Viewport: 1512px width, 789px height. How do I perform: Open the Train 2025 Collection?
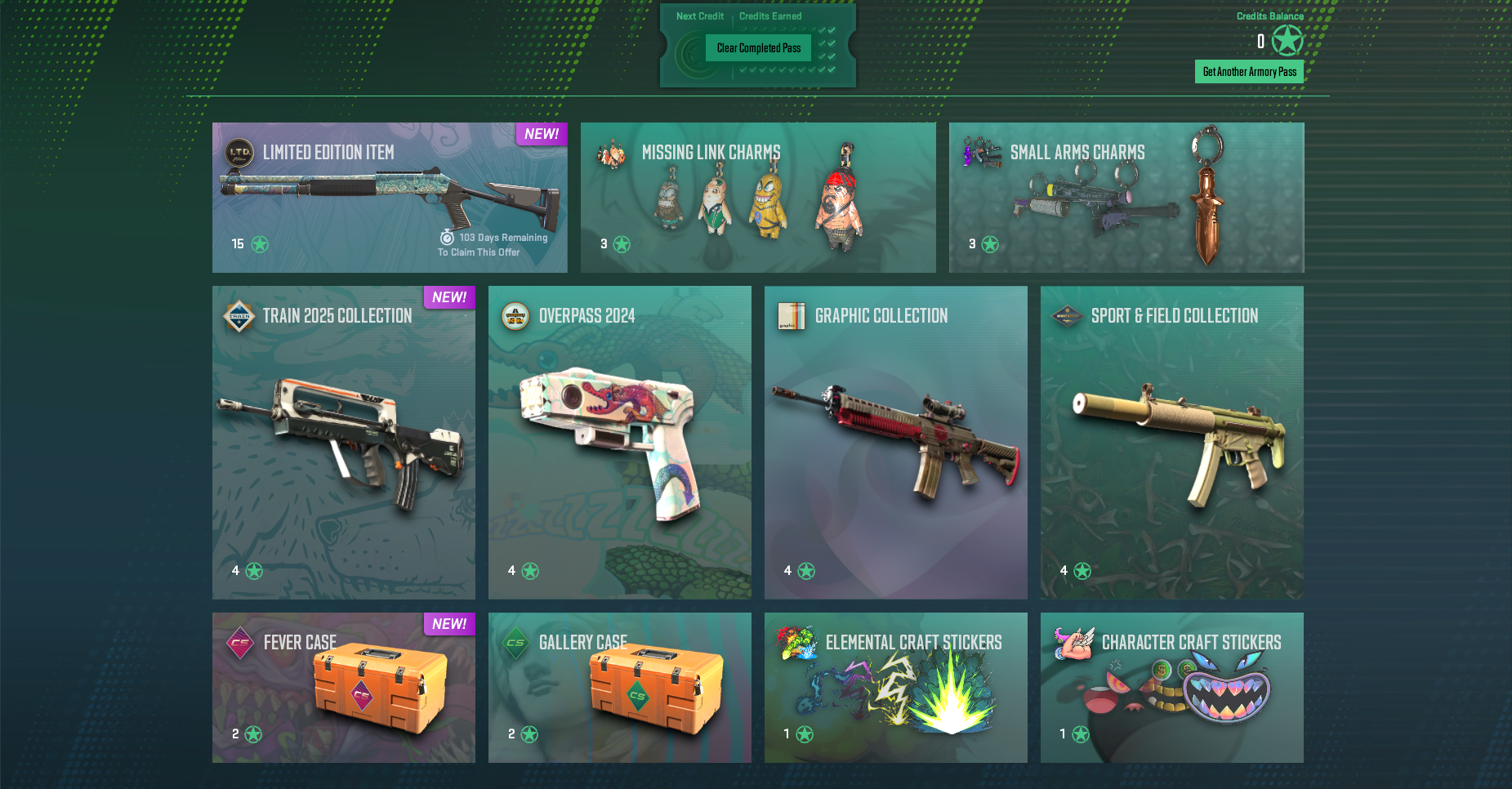click(344, 442)
